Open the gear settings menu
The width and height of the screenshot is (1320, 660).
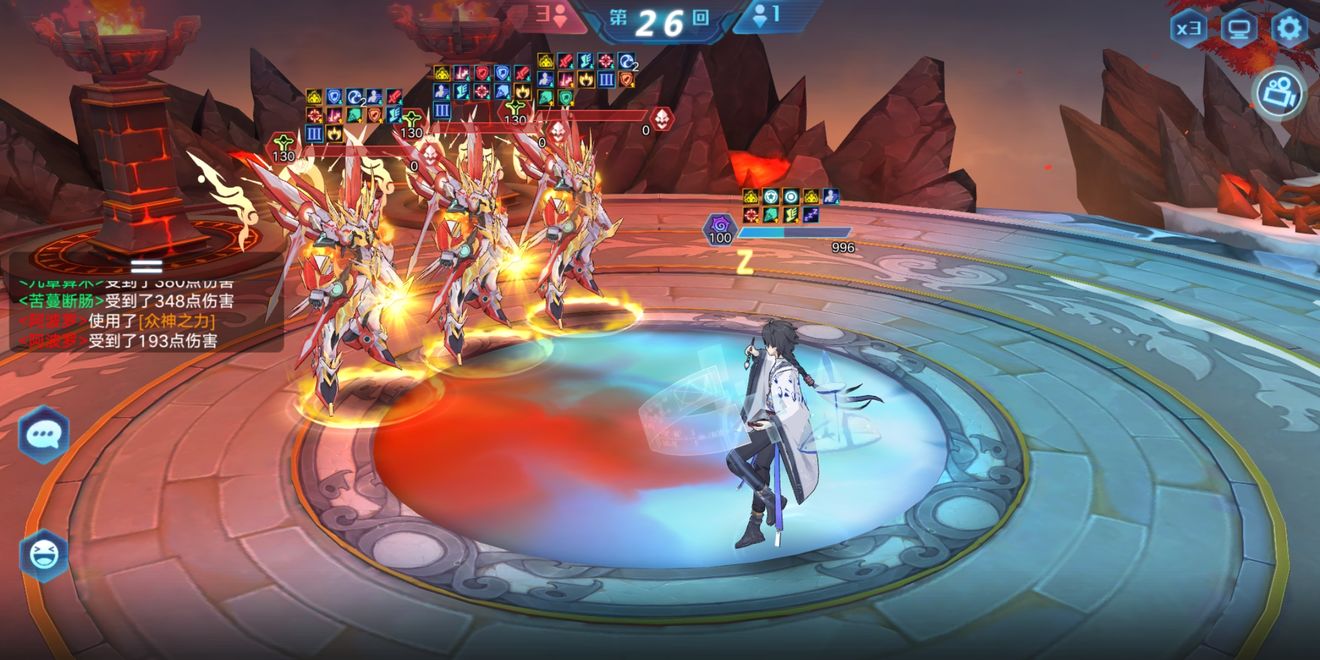coord(1289,28)
